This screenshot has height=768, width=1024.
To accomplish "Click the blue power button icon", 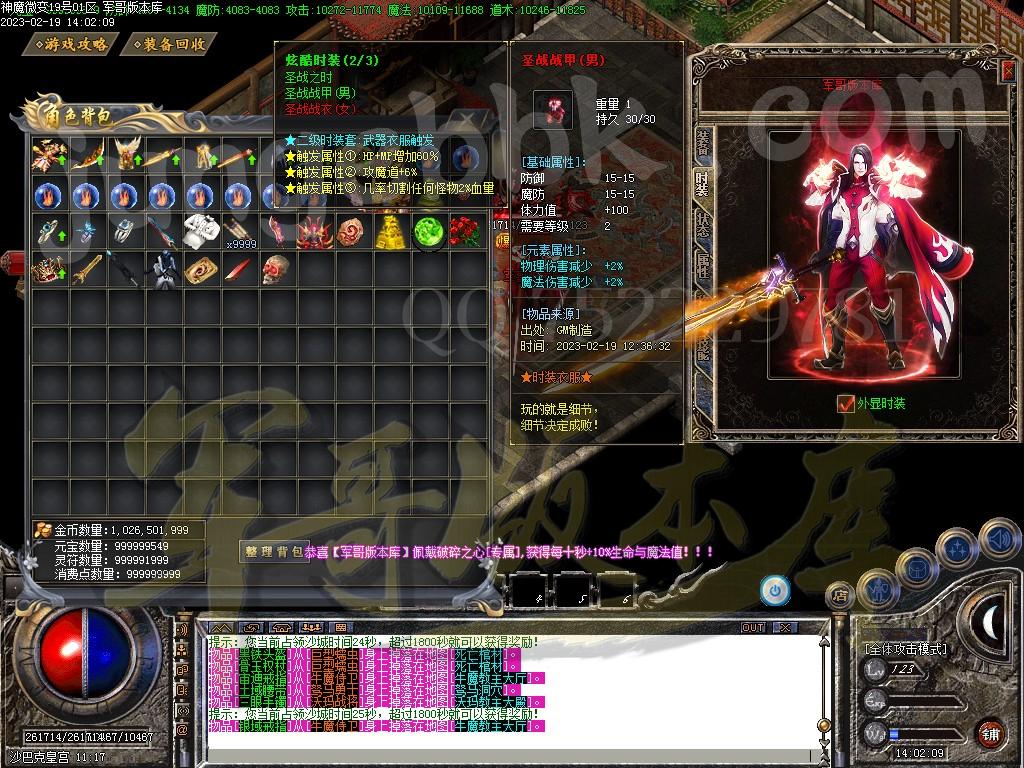I will coord(774,588).
